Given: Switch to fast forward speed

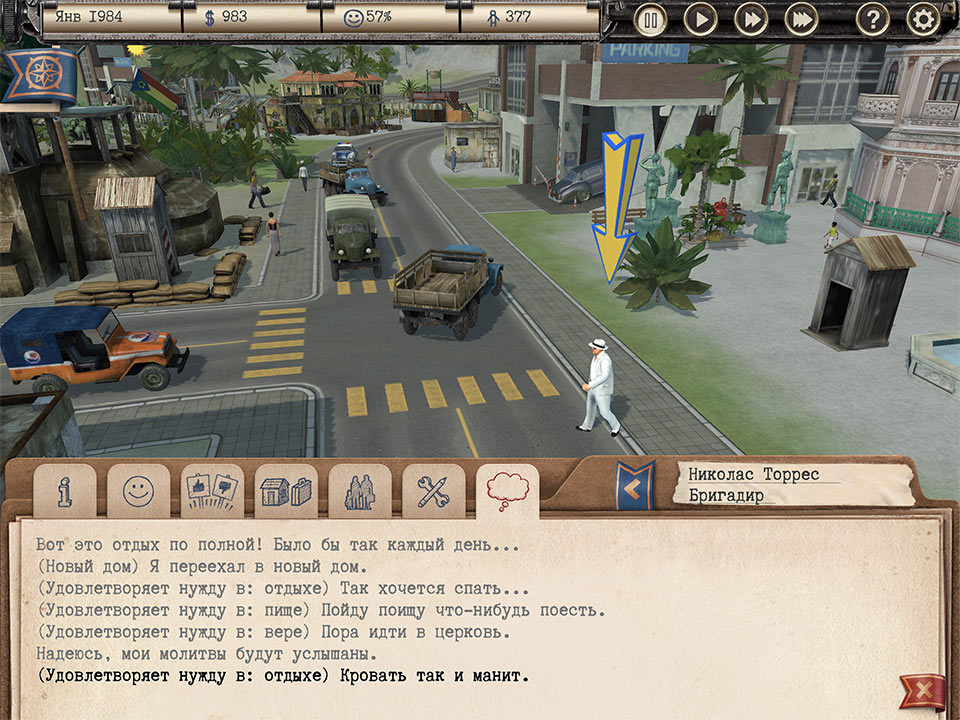Looking at the screenshot, I should [751, 19].
